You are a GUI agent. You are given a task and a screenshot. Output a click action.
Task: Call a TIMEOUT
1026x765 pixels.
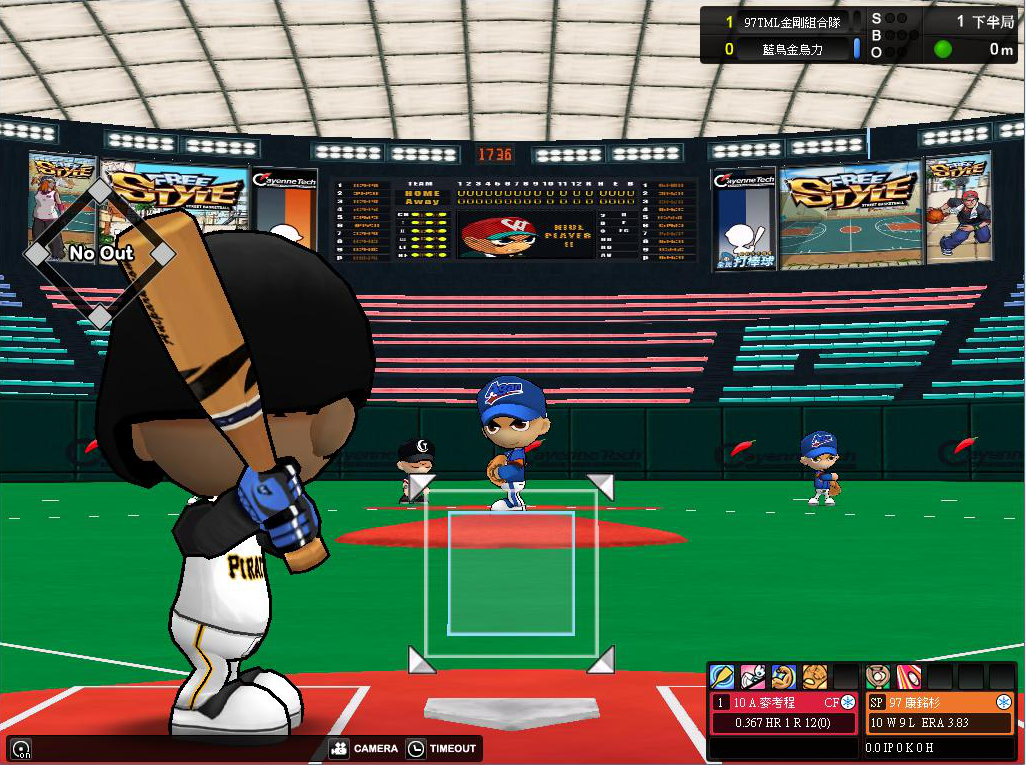pos(444,748)
